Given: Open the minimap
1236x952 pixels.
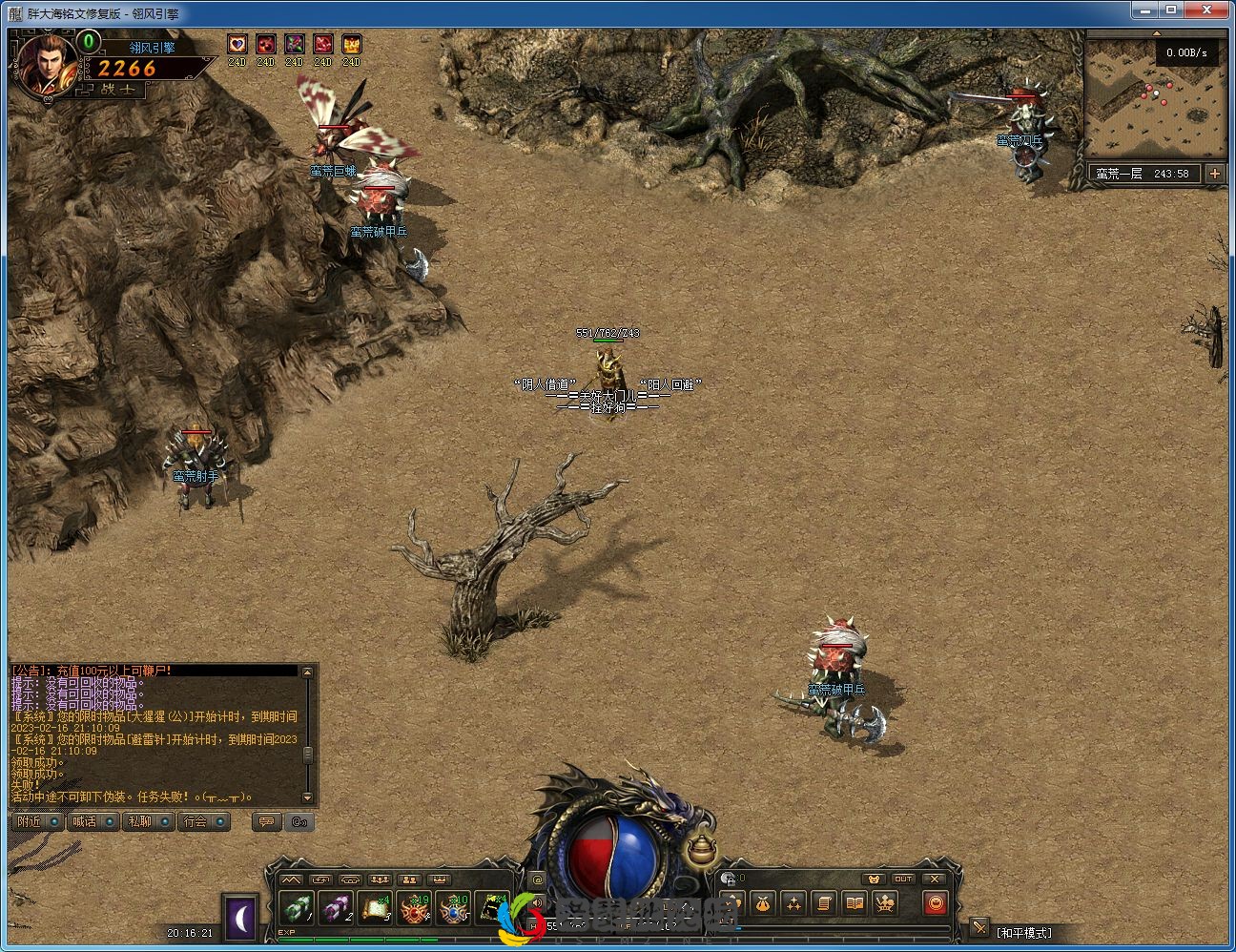Looking at the screenshot, I should coord(1156,99).
